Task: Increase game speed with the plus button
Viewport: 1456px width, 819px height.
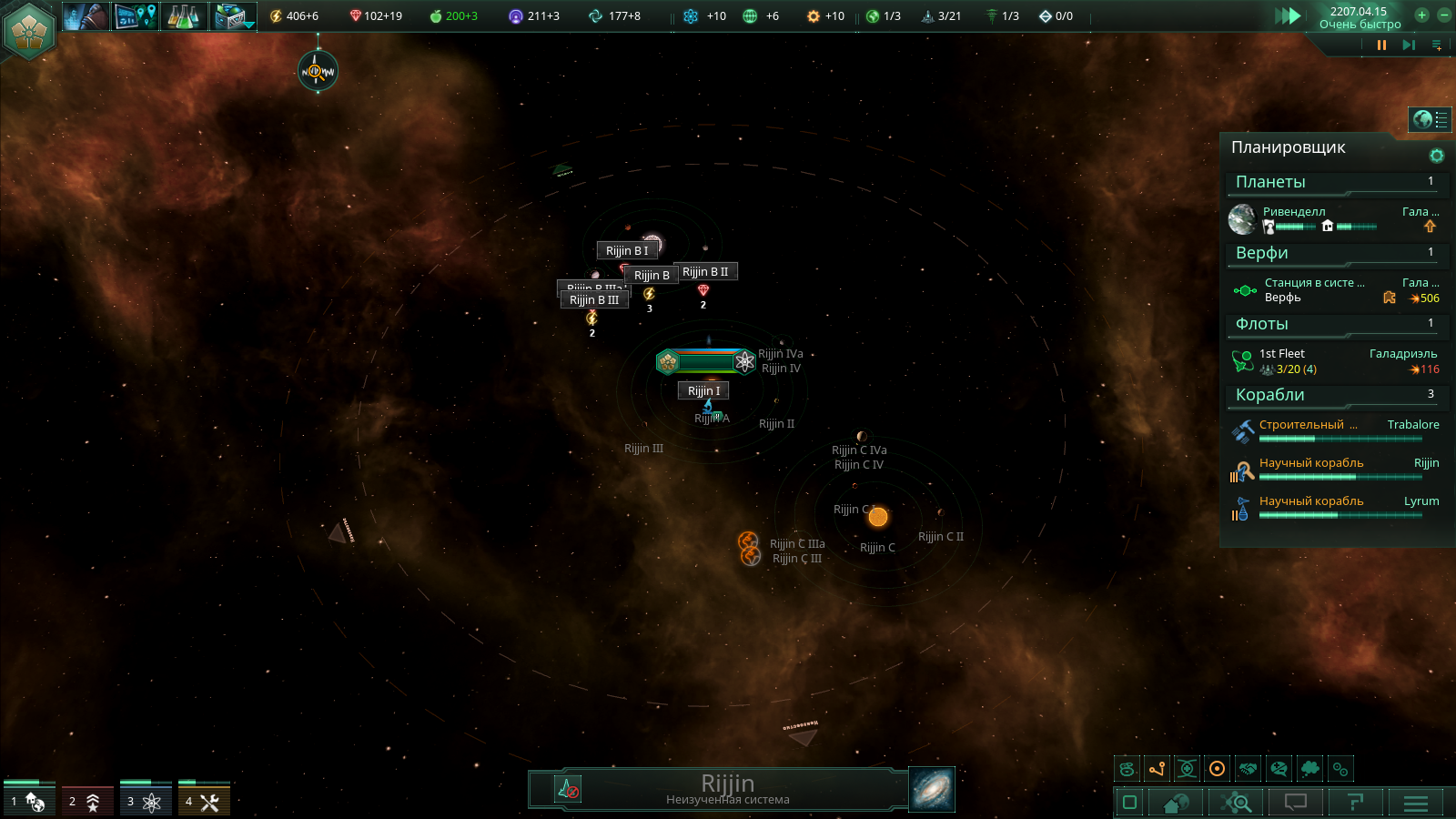Action: [1421, 15]
